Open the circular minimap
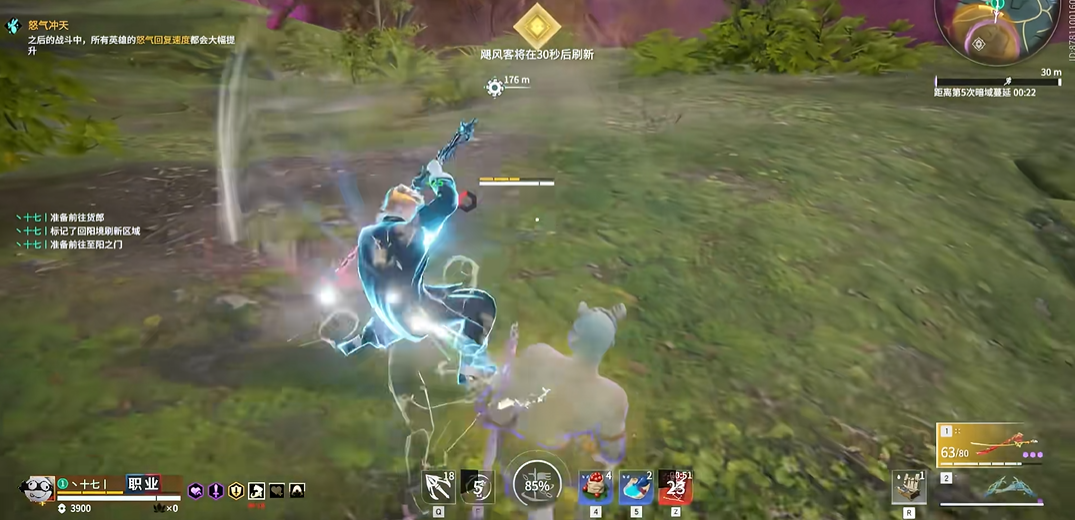This screenshot has height=520, width=1075. pos(1000,28)
